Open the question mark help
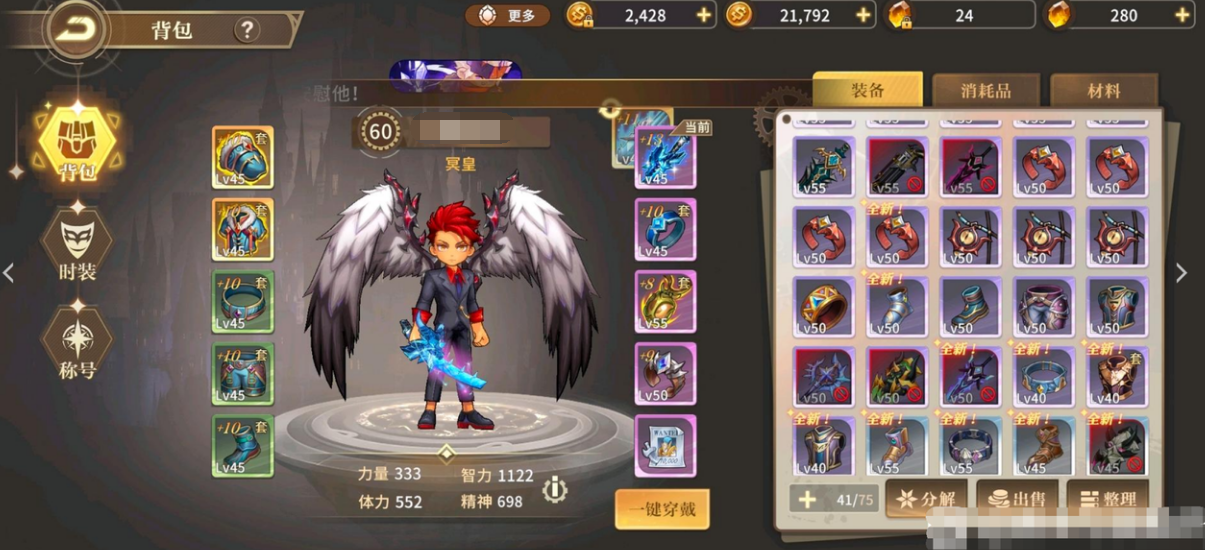The image size is (1205, 550). point(247,30)
